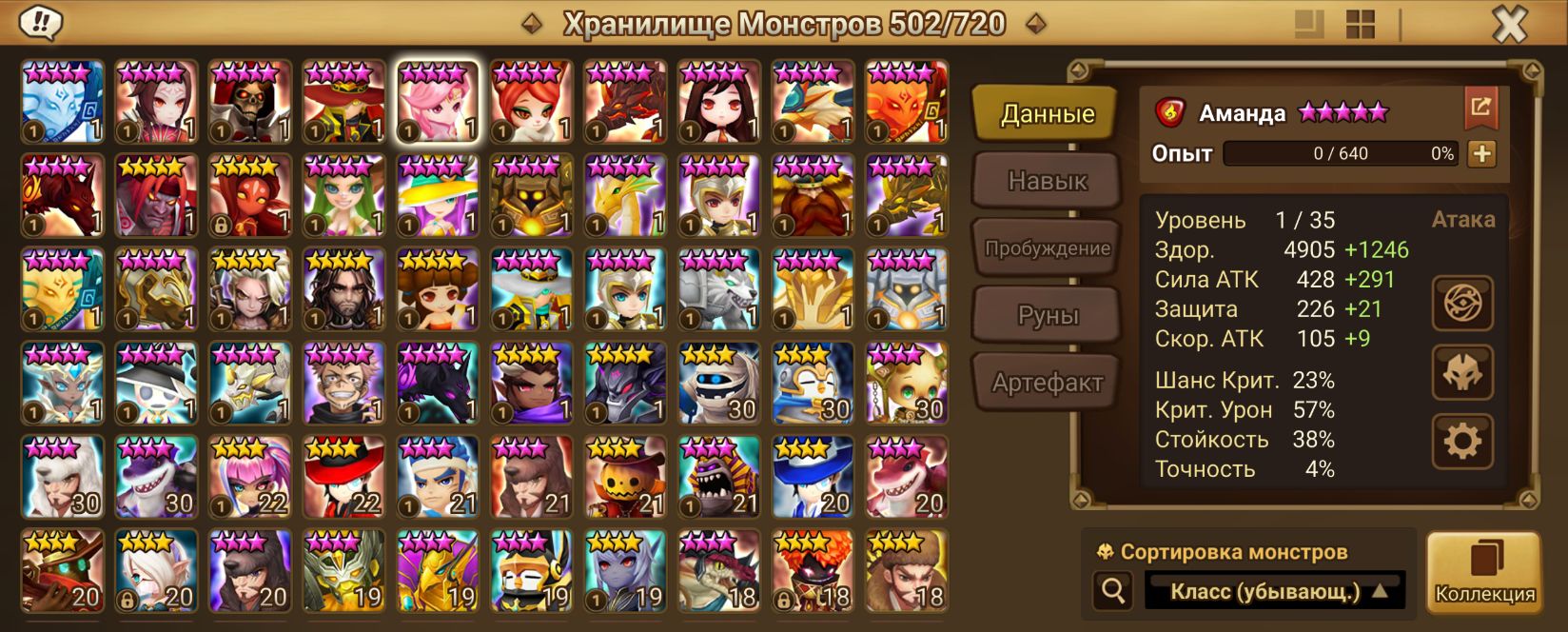
Task: Open the gear settings button
Action: coord(1462,441)
